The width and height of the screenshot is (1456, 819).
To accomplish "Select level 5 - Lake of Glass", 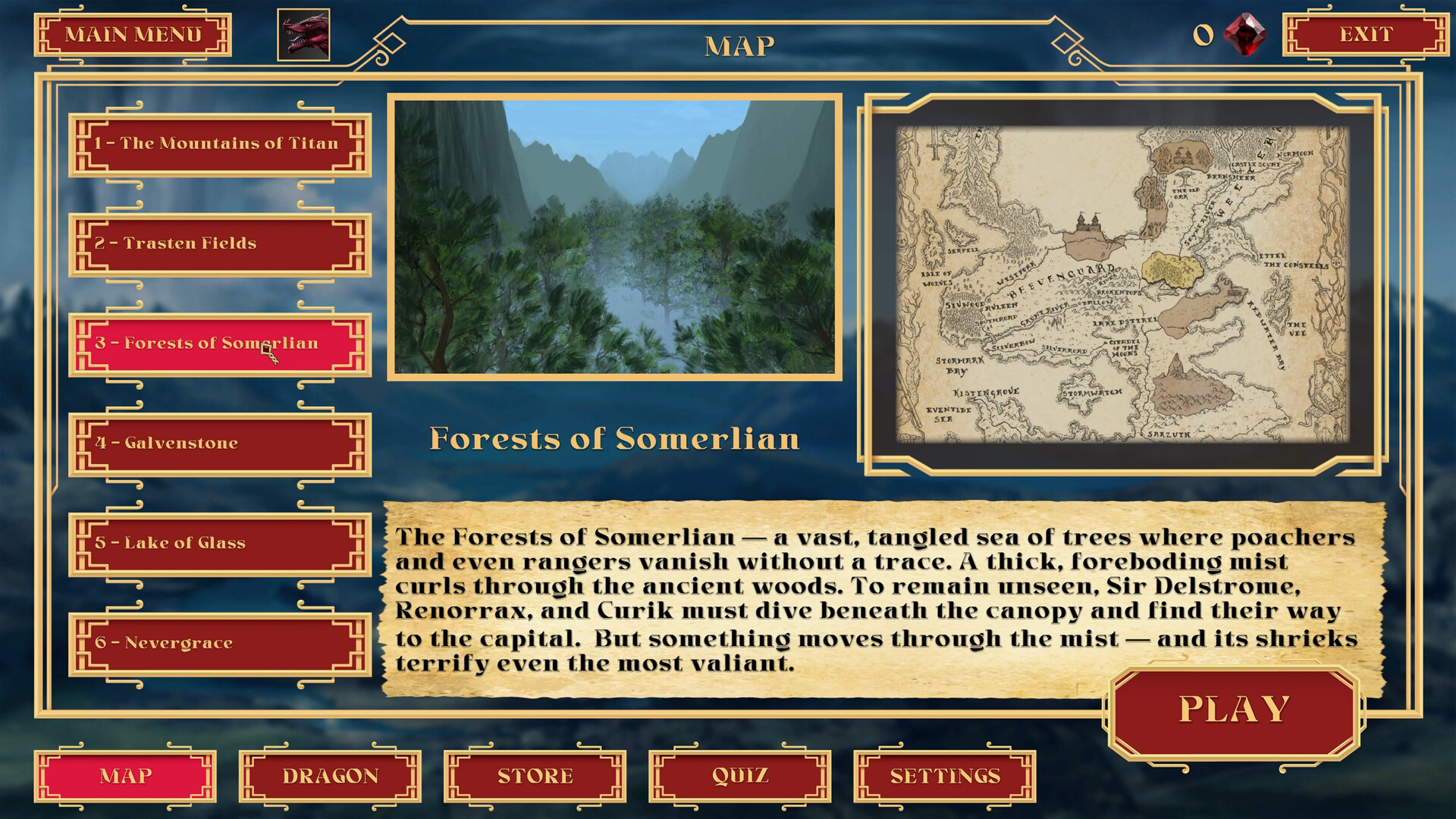I will coord(216,543).
